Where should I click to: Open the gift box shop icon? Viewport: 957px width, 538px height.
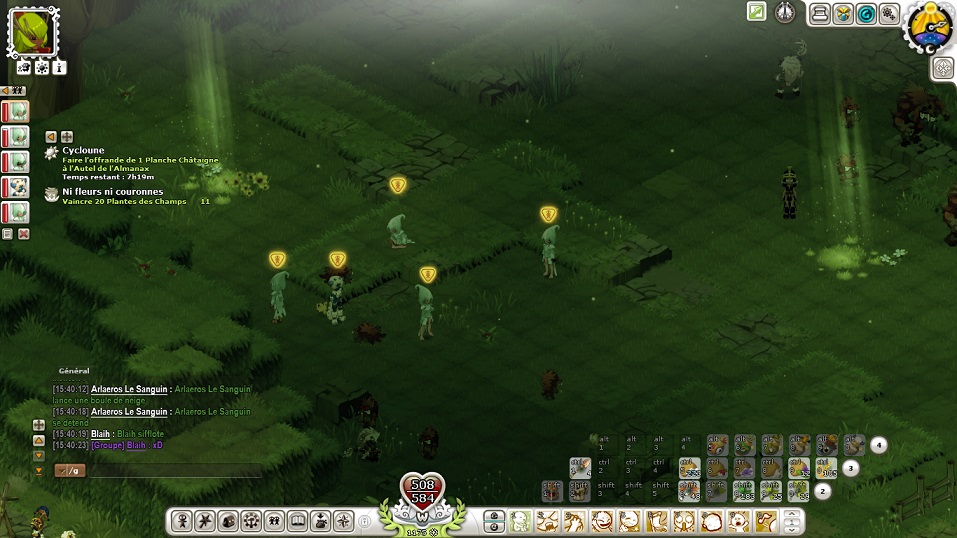pos(843,14)
